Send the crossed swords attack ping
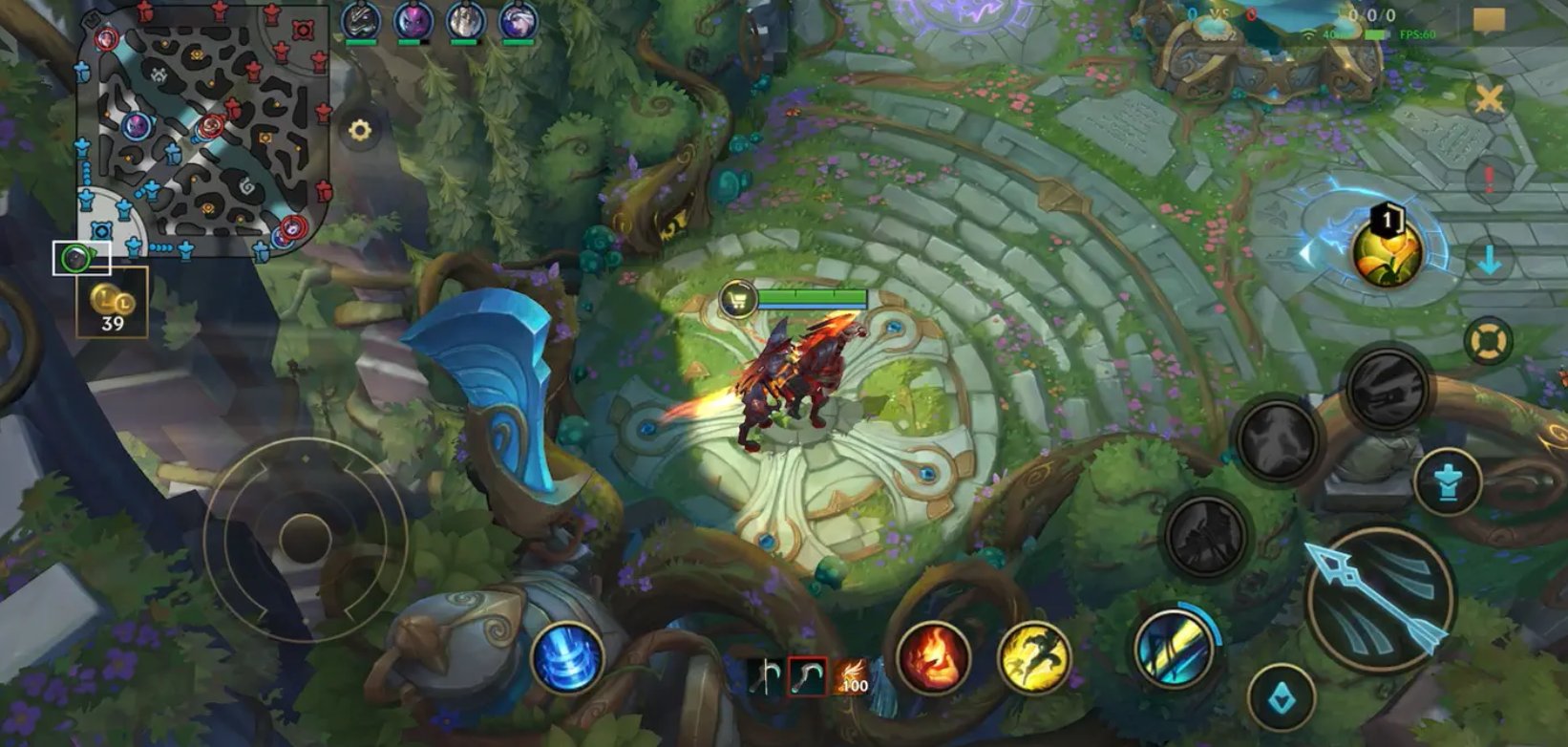 [1489, 97]
